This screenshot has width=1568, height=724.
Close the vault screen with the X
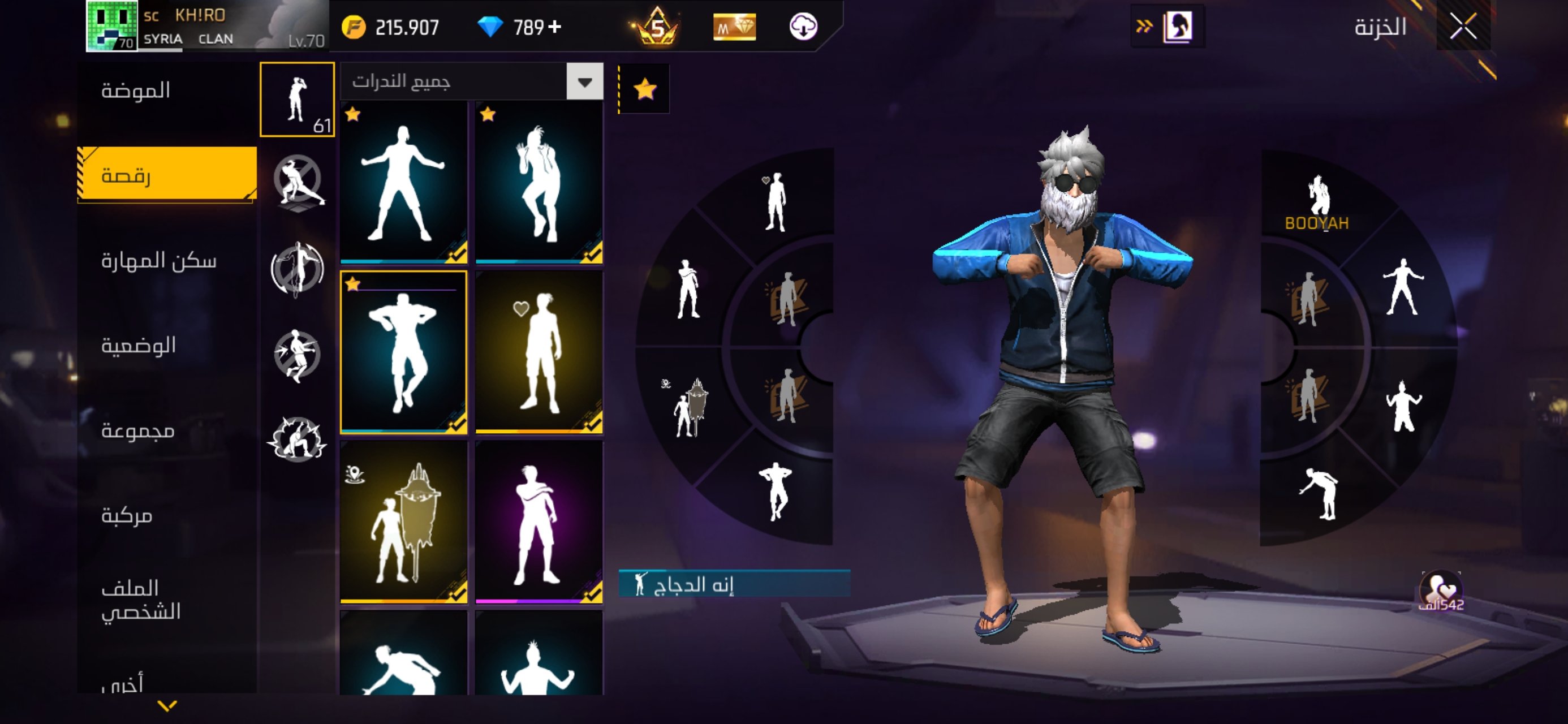pyautogui.click(x=1463, y=27)
